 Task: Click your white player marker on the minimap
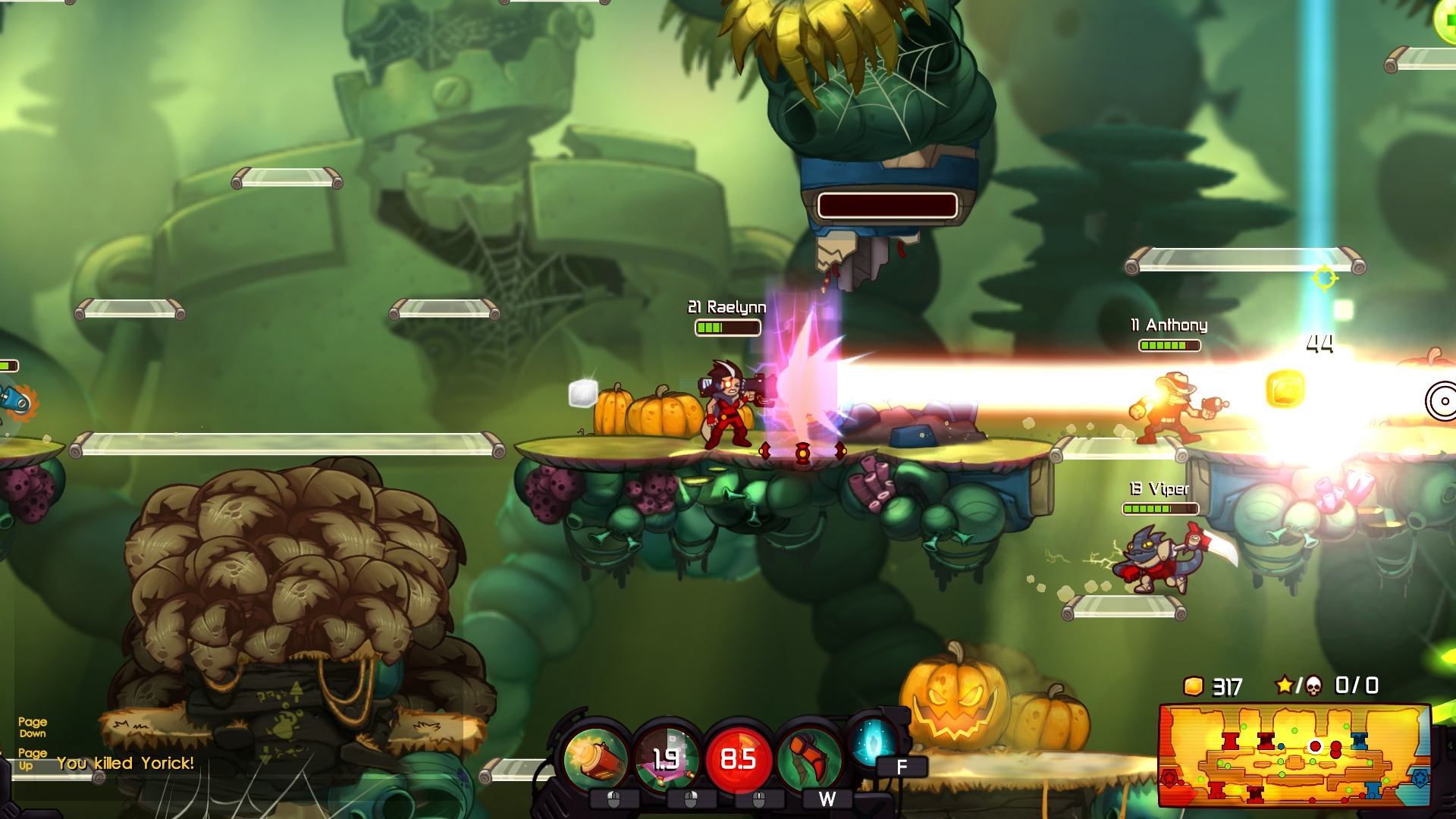(1316, 747)
